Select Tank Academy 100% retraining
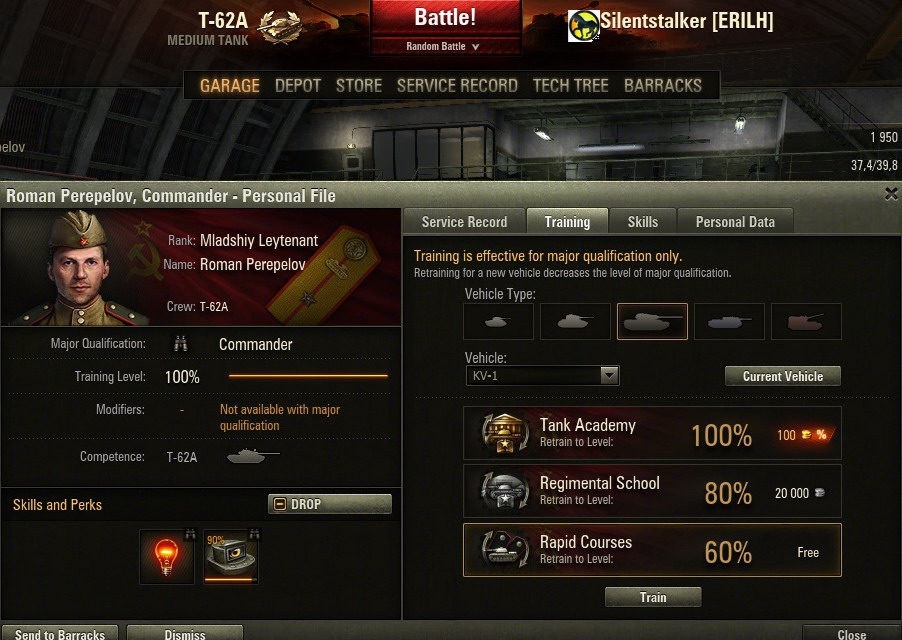The height and width of the screenshot is (640, 902). tap(652, 433)
